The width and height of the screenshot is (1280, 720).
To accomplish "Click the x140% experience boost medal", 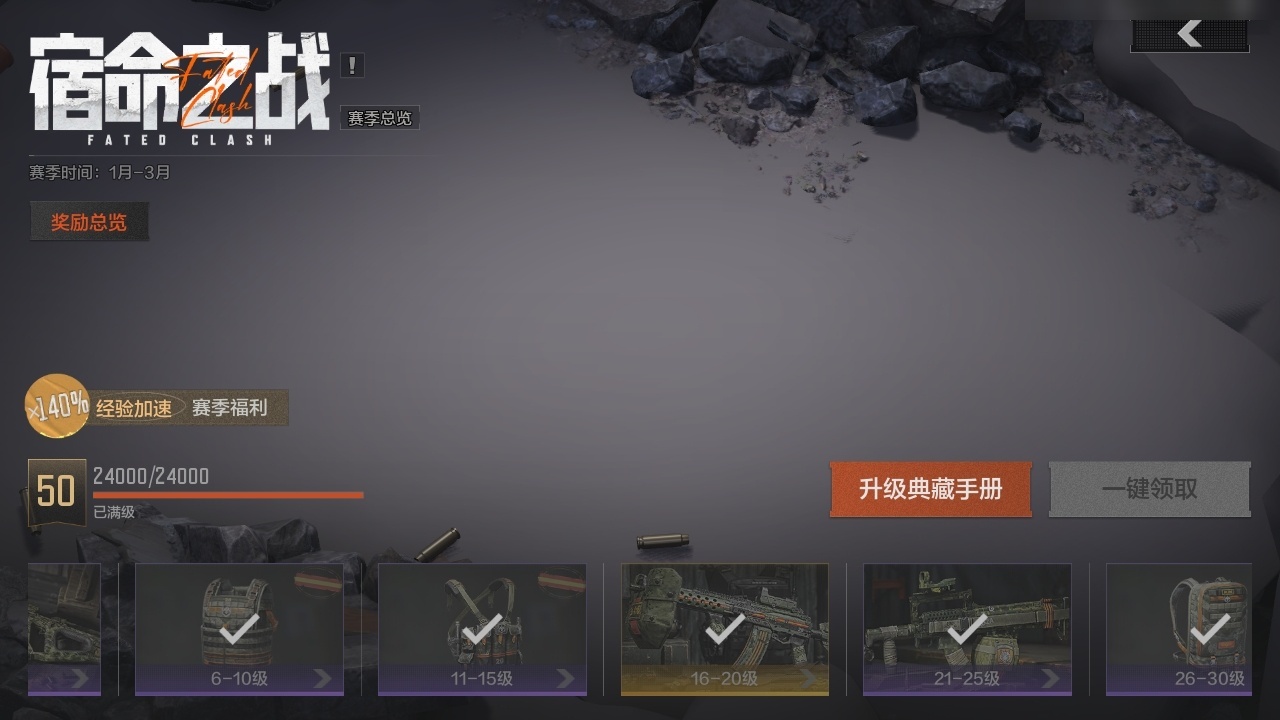I will pos(53,406).
